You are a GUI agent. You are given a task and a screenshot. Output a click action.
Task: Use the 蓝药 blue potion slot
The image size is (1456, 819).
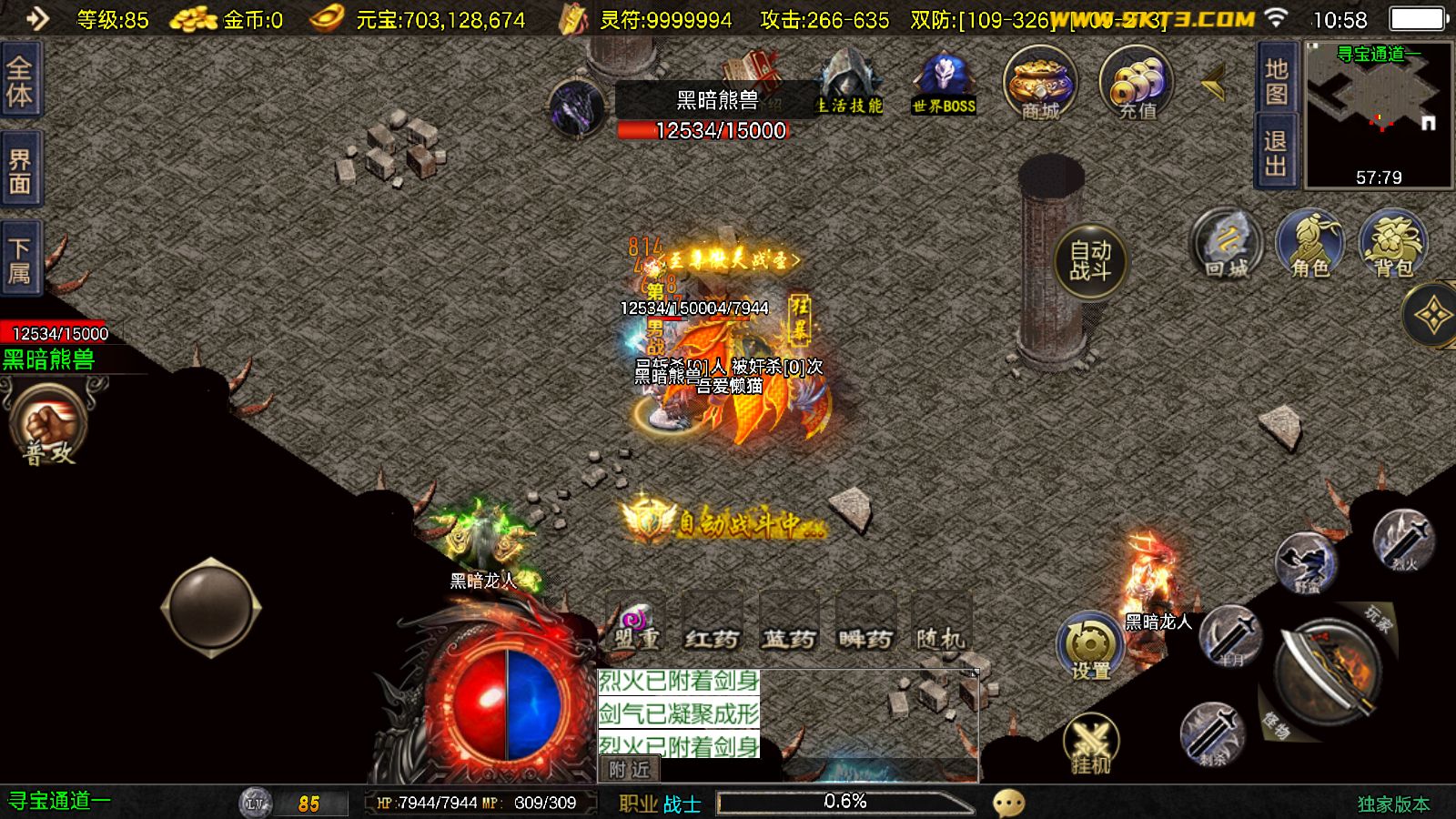[788, 623]
